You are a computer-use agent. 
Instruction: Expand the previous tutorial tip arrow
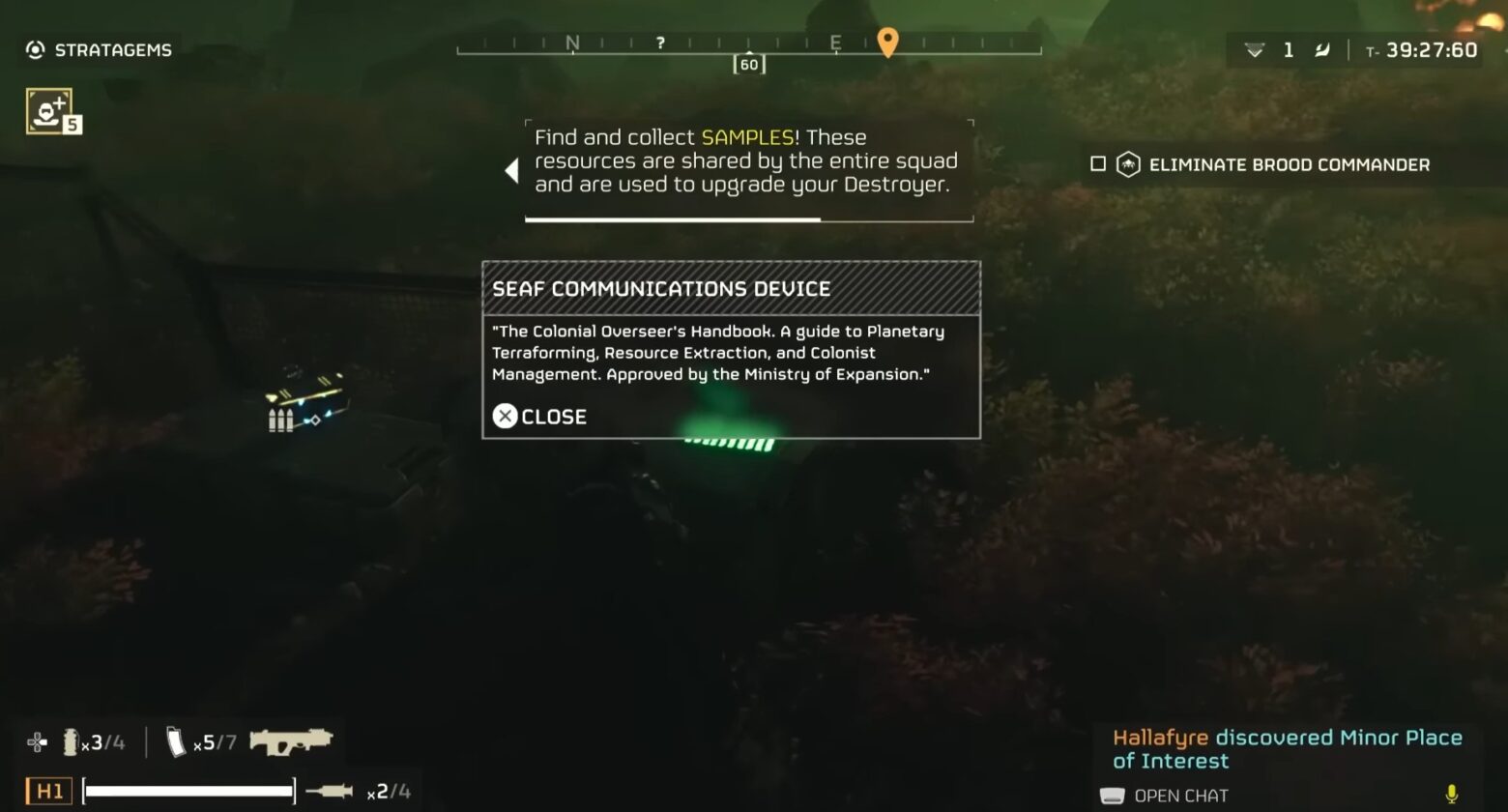point(511,169)
